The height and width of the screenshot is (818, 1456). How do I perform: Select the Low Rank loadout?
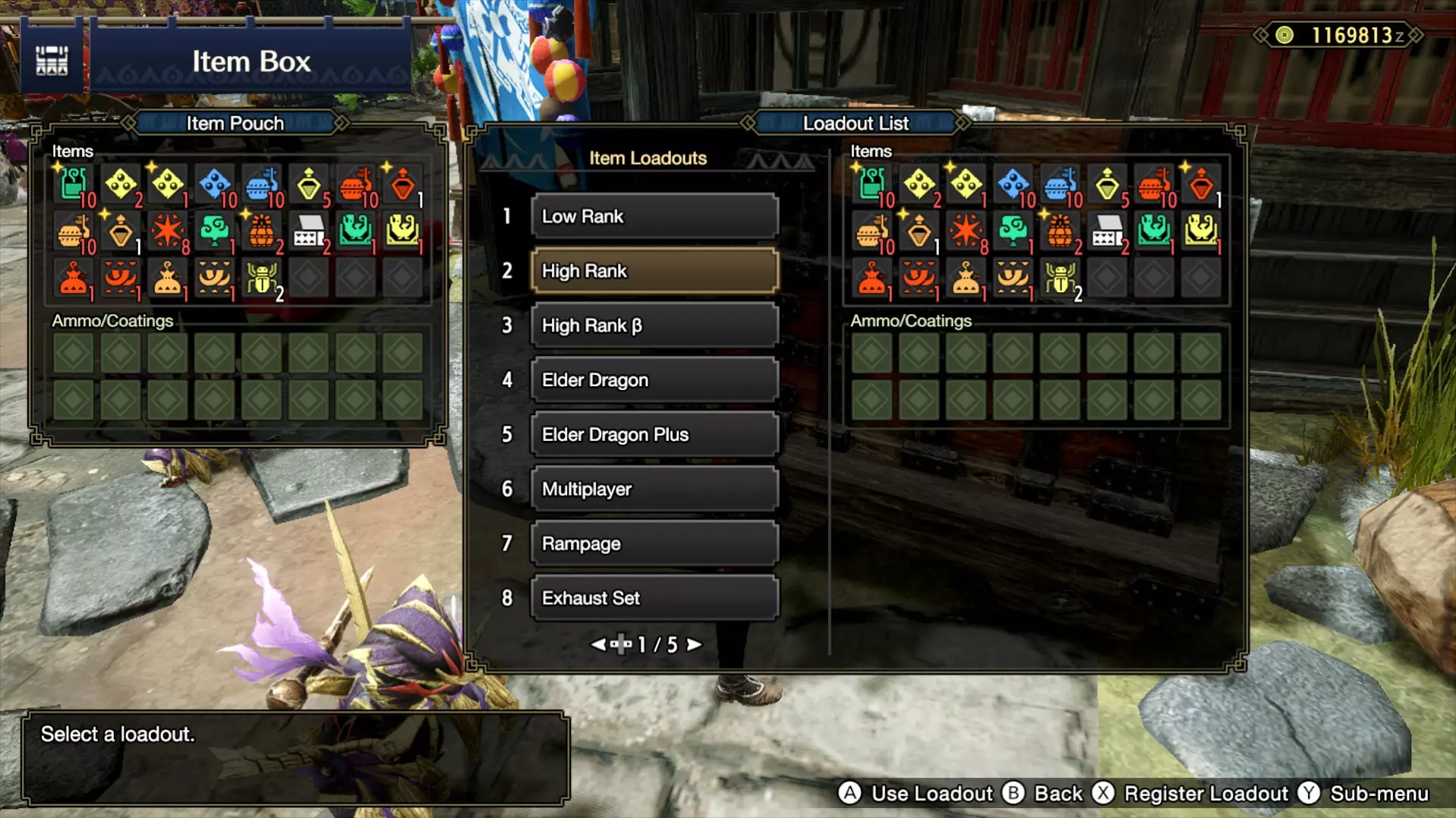click(x=654, y=216)
